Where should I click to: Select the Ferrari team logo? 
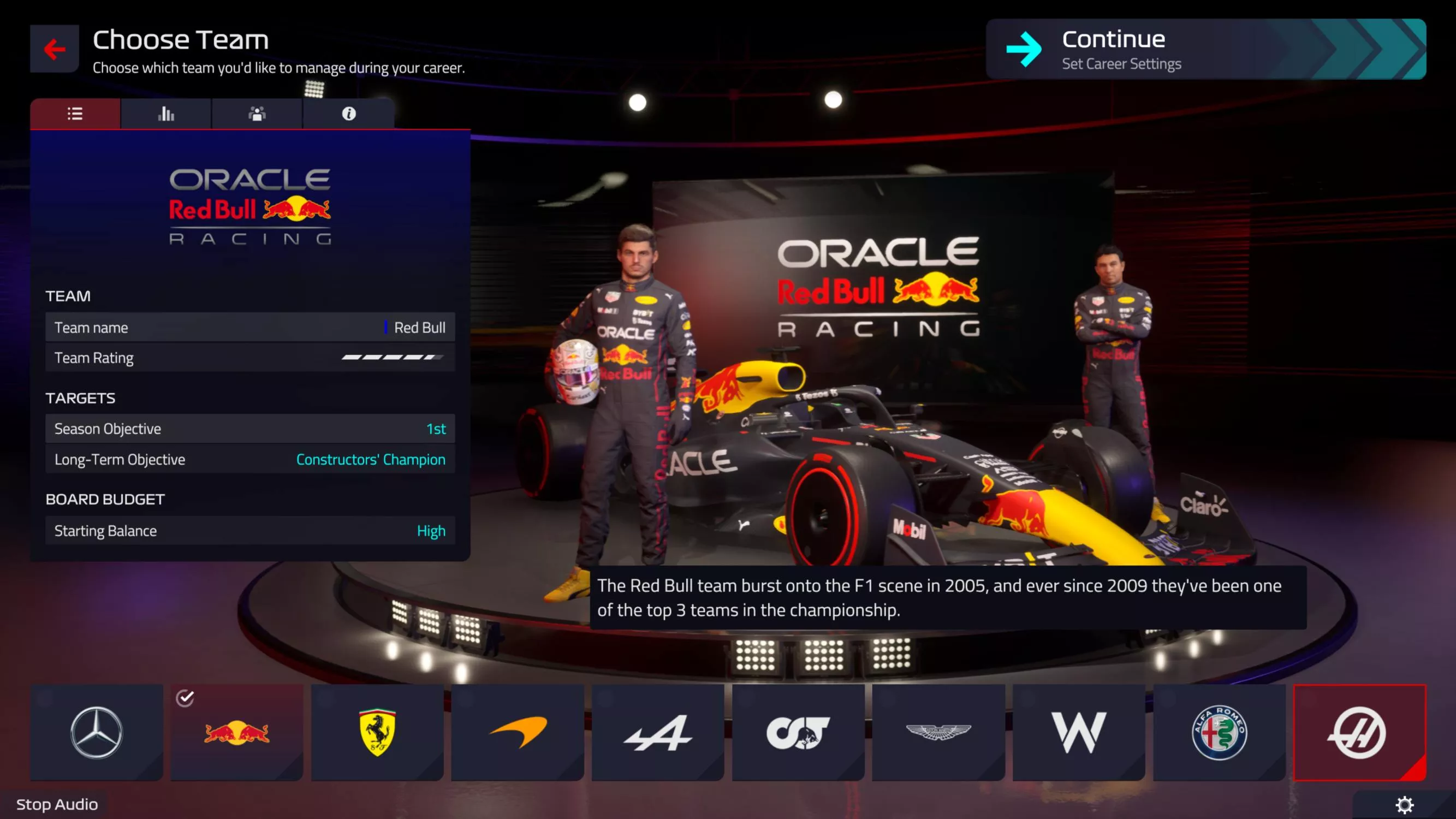coord(377,732)
